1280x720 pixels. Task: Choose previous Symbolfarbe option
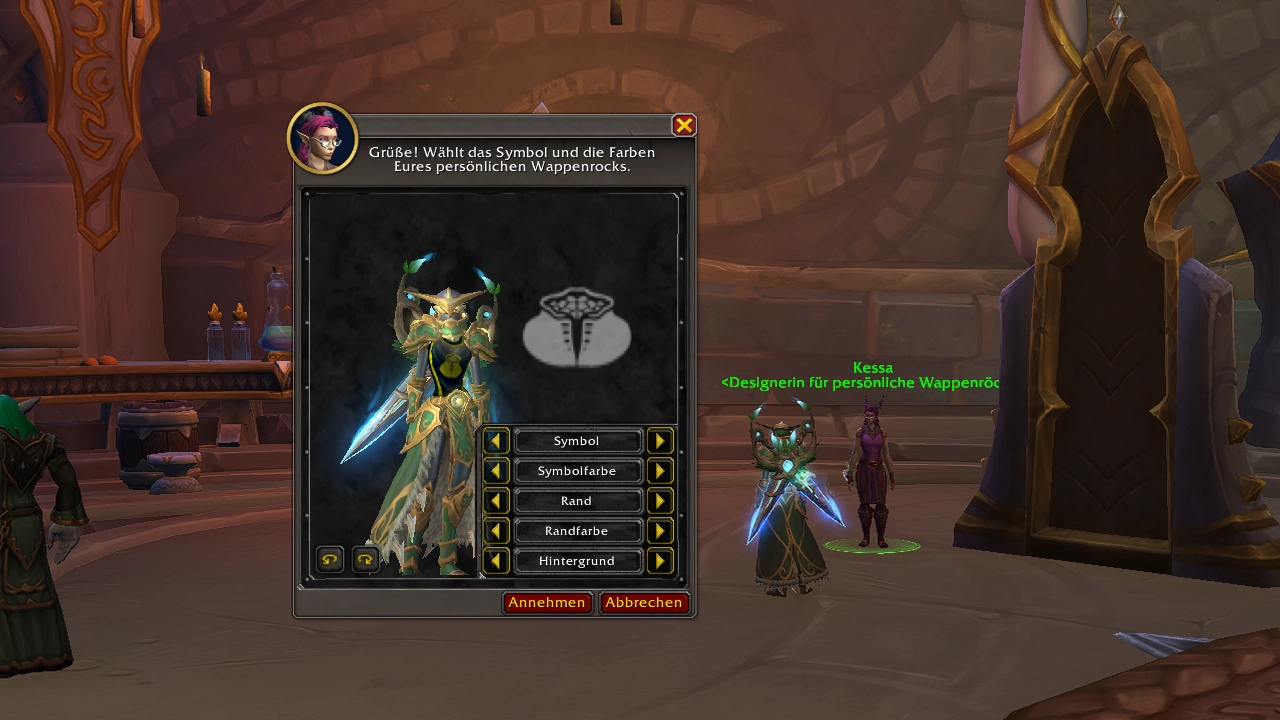click(x=496, y=471)
